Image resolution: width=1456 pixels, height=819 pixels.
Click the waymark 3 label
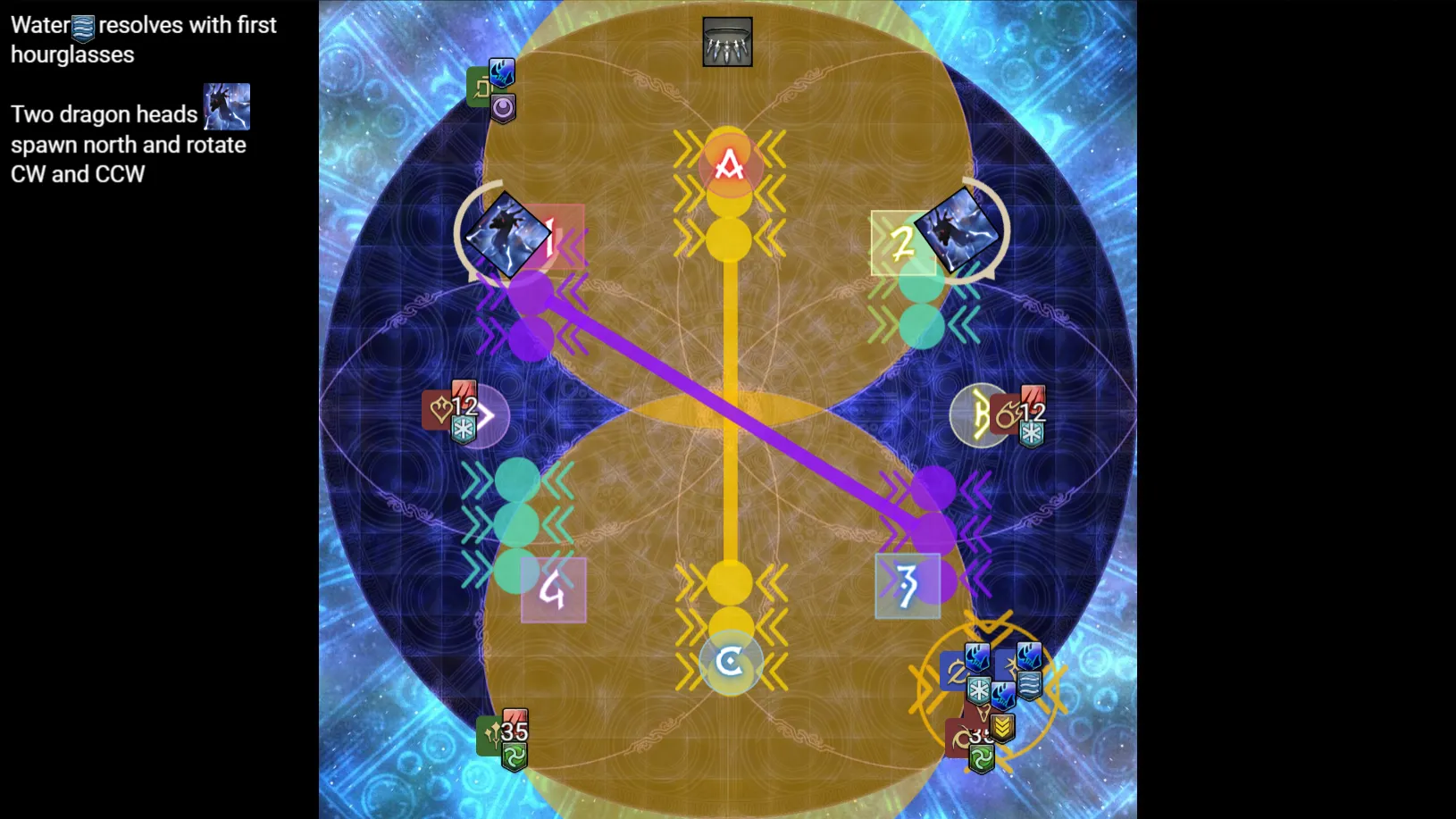pos(907,585)
